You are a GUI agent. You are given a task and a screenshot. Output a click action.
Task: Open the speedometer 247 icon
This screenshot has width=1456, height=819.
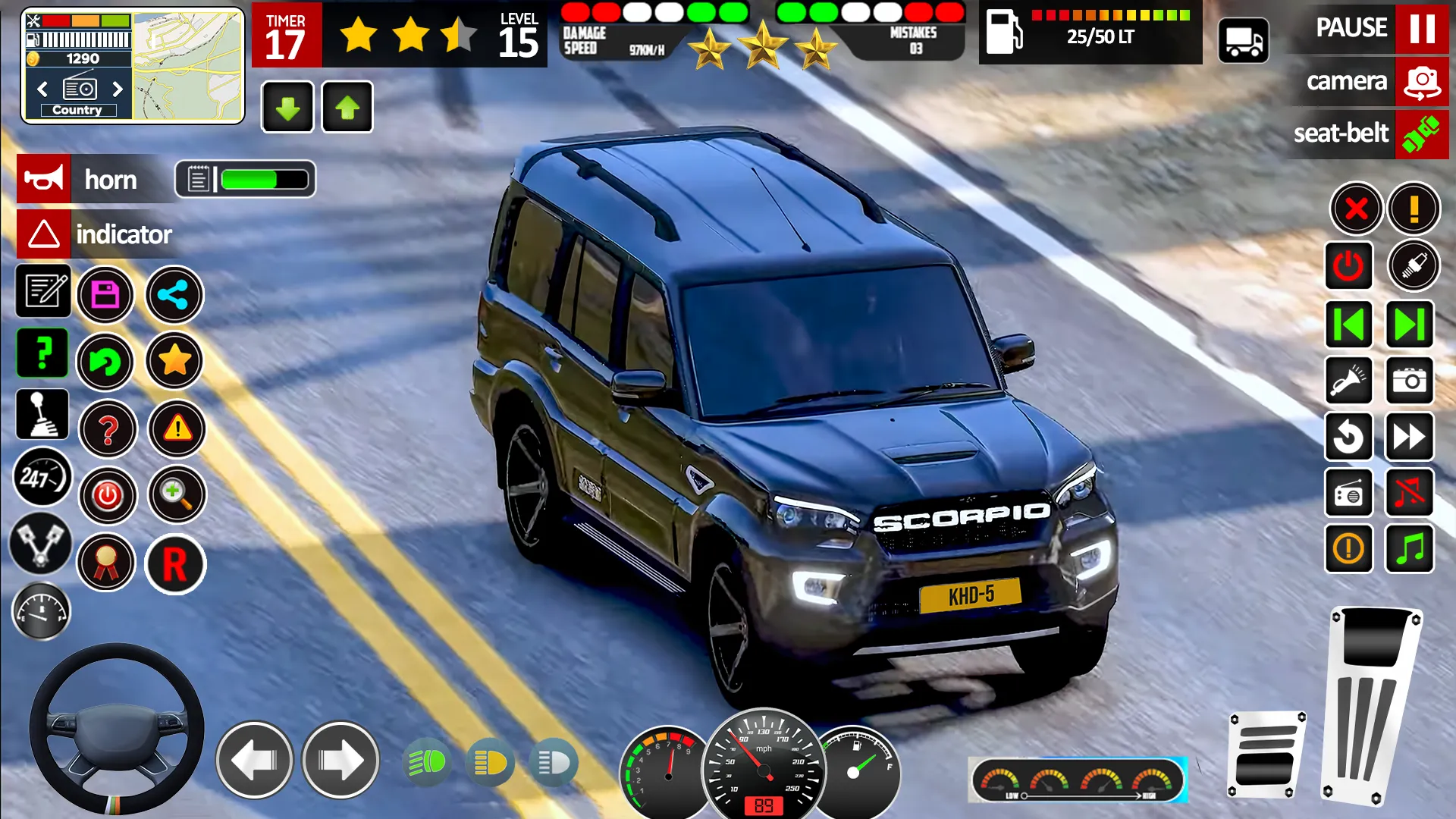click(x=42, y=478)
